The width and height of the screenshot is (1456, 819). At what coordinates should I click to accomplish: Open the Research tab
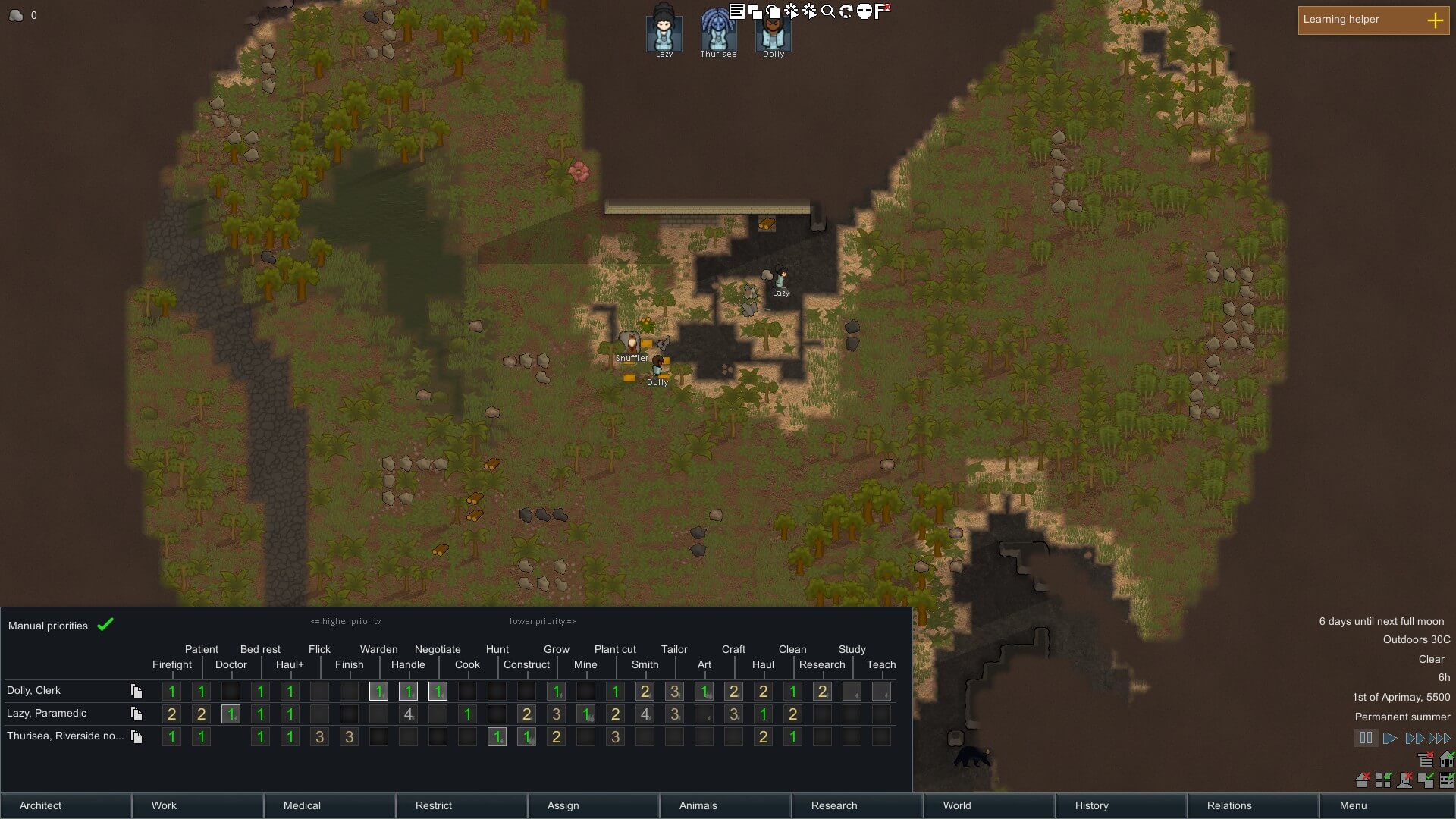(857, 805)
